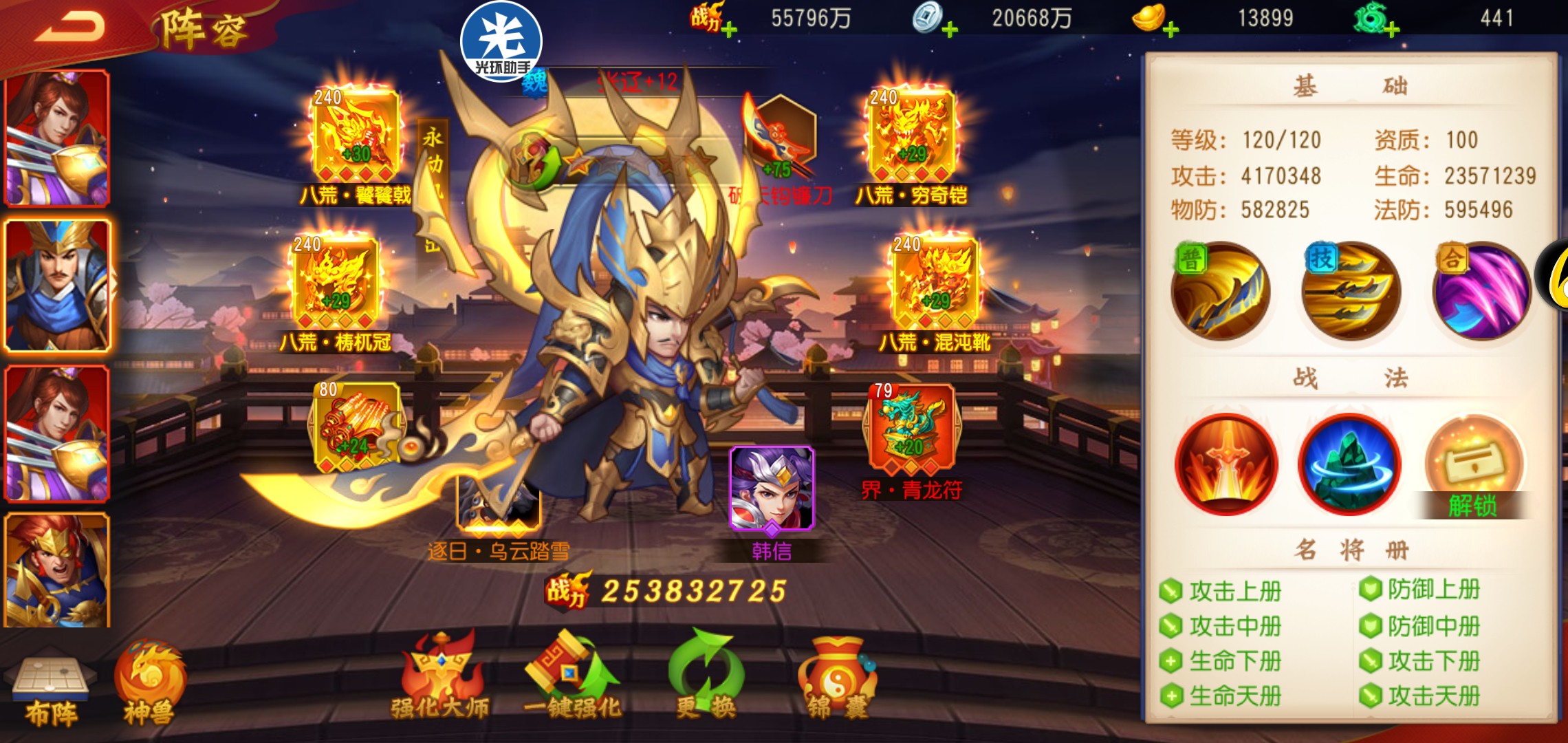The image size is (1568, 743).
Task: Open the 韩信 partner hero portrait
Action: (x=772, y=489)
